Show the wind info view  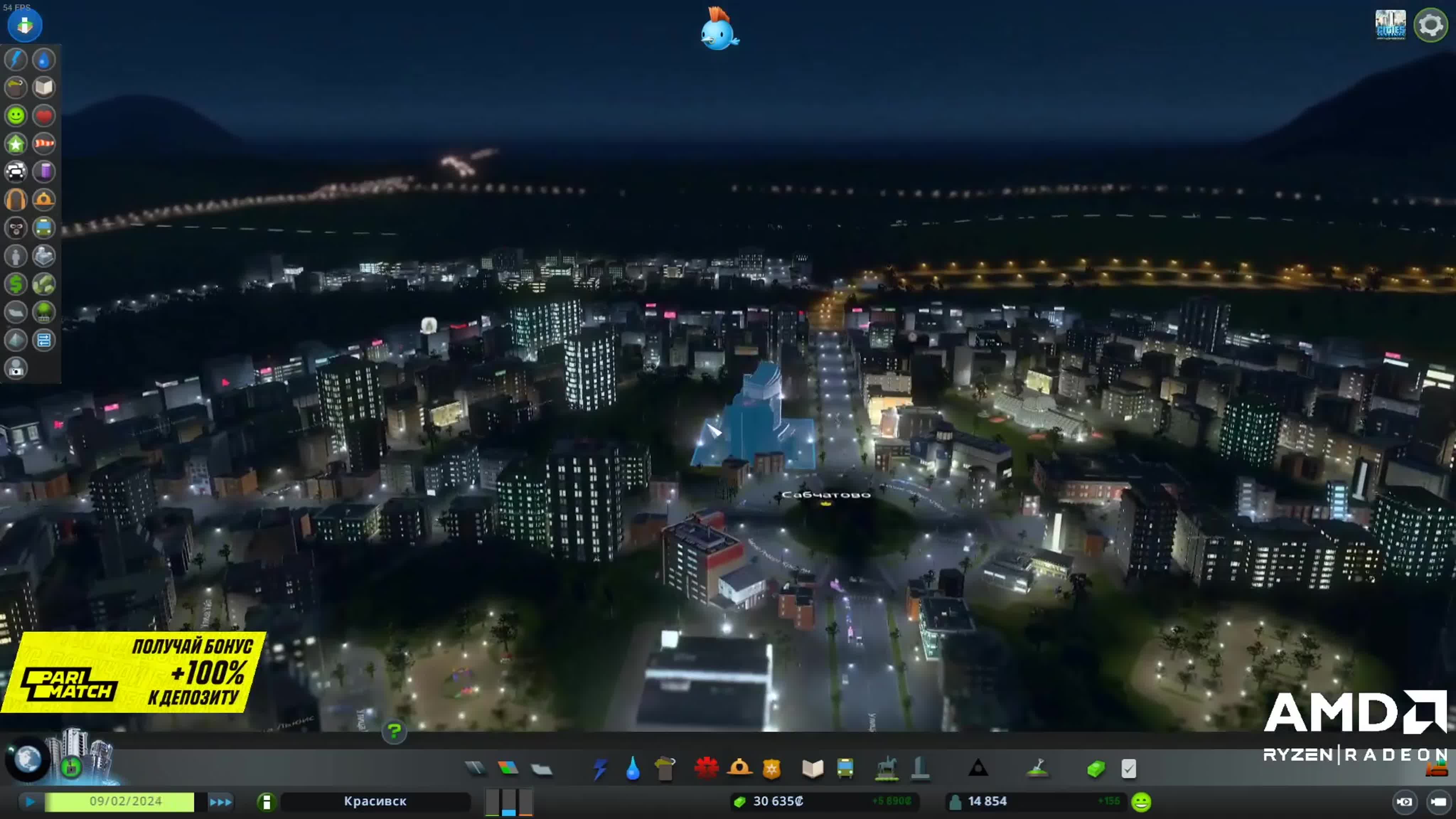44,144
